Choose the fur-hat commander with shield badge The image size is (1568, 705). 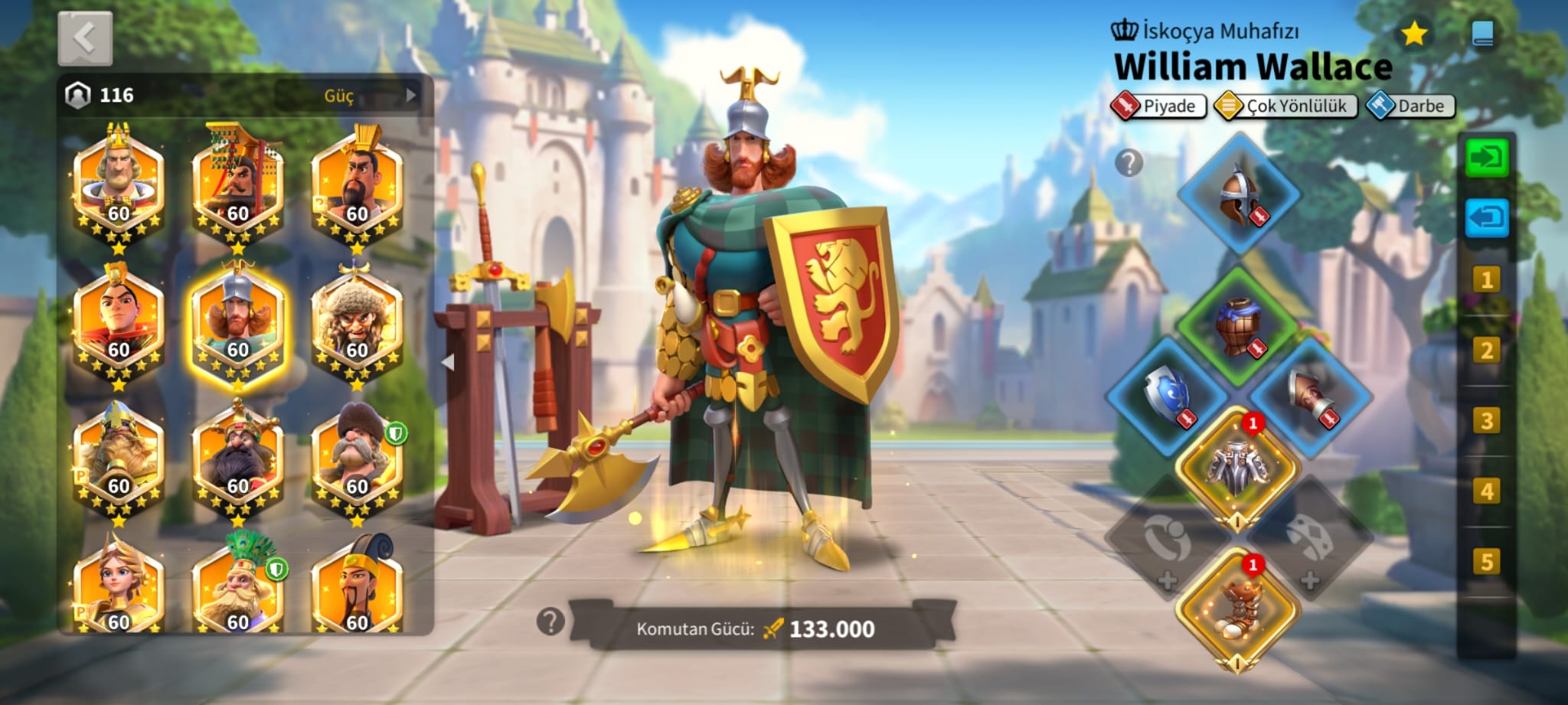click(x=358, y=460)
